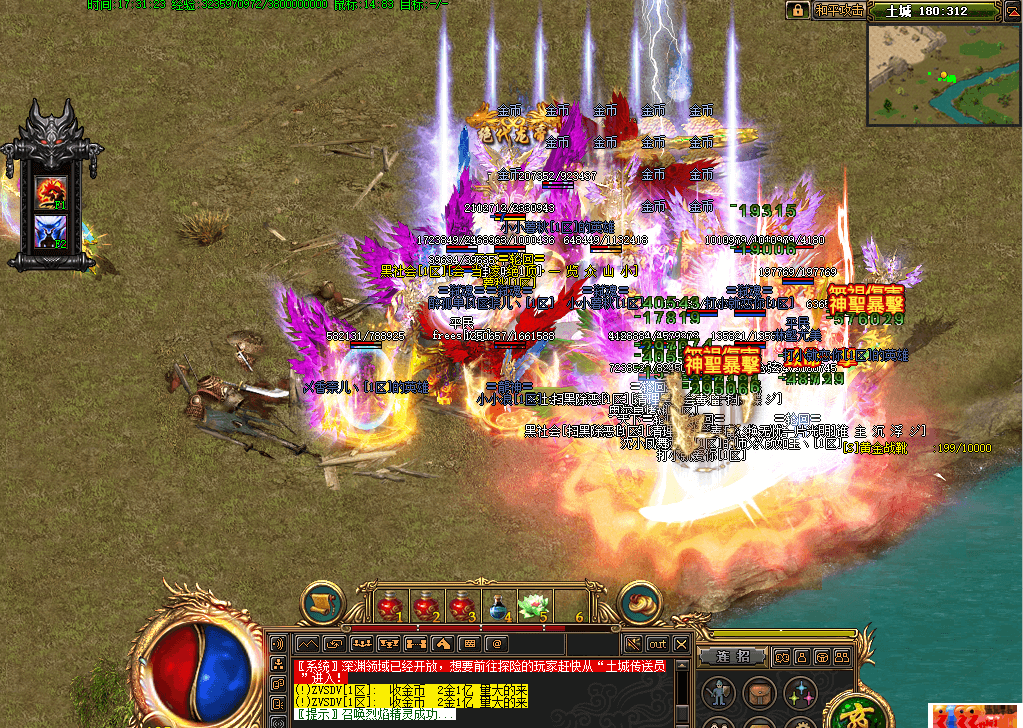
Task: Close the chat panel with the X button
Action: 681,644
